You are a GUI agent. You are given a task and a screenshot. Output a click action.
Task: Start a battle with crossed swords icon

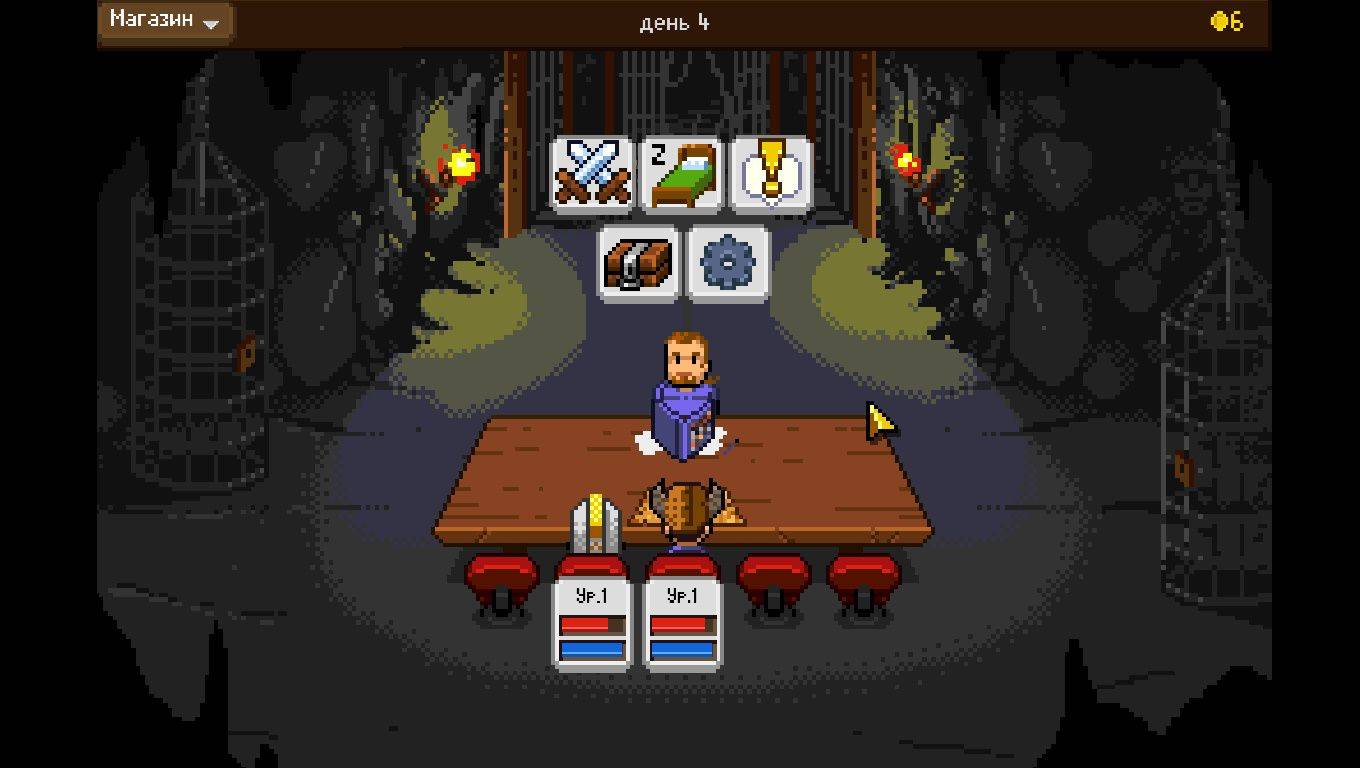pyautogui.click(x=592, y=175)
